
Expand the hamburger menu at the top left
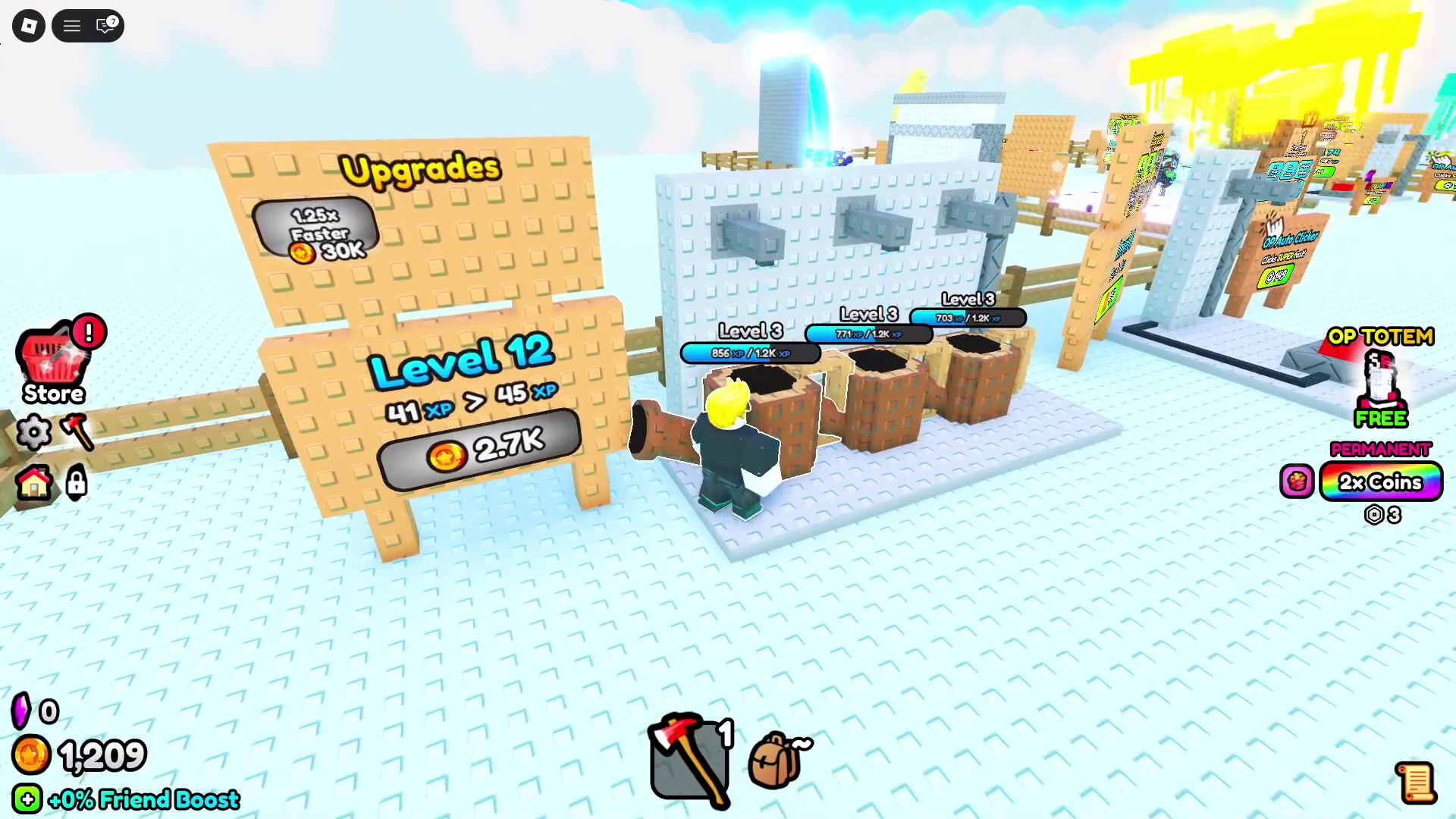(71, 25)
